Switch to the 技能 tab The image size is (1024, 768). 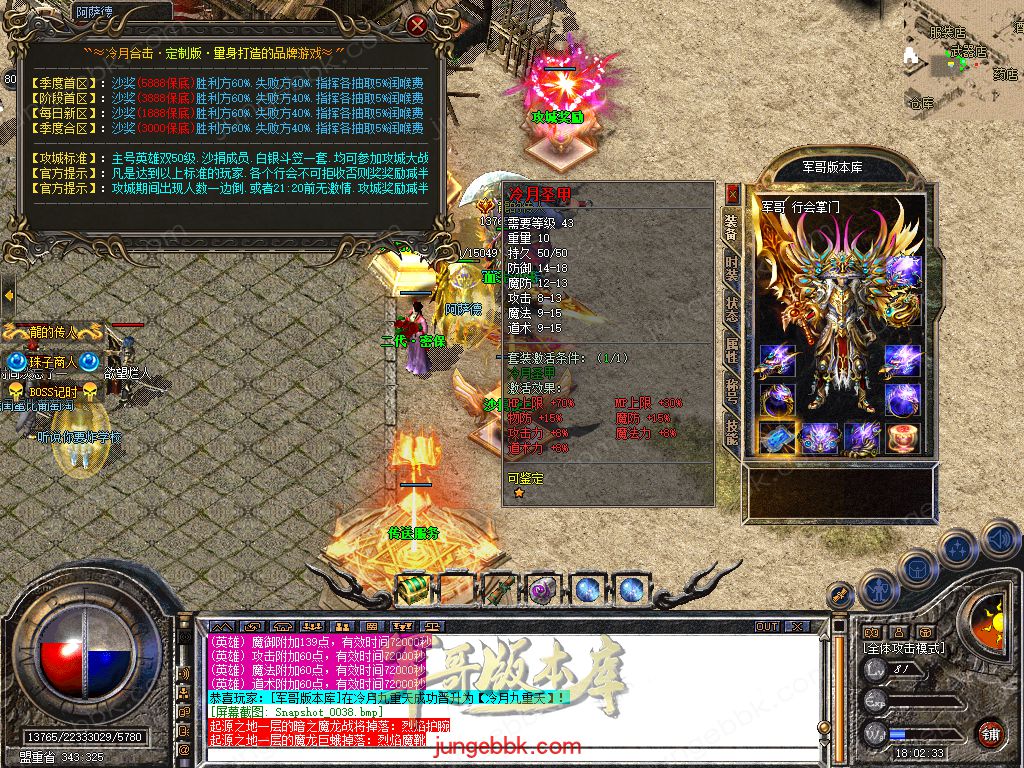click(732, 431)
